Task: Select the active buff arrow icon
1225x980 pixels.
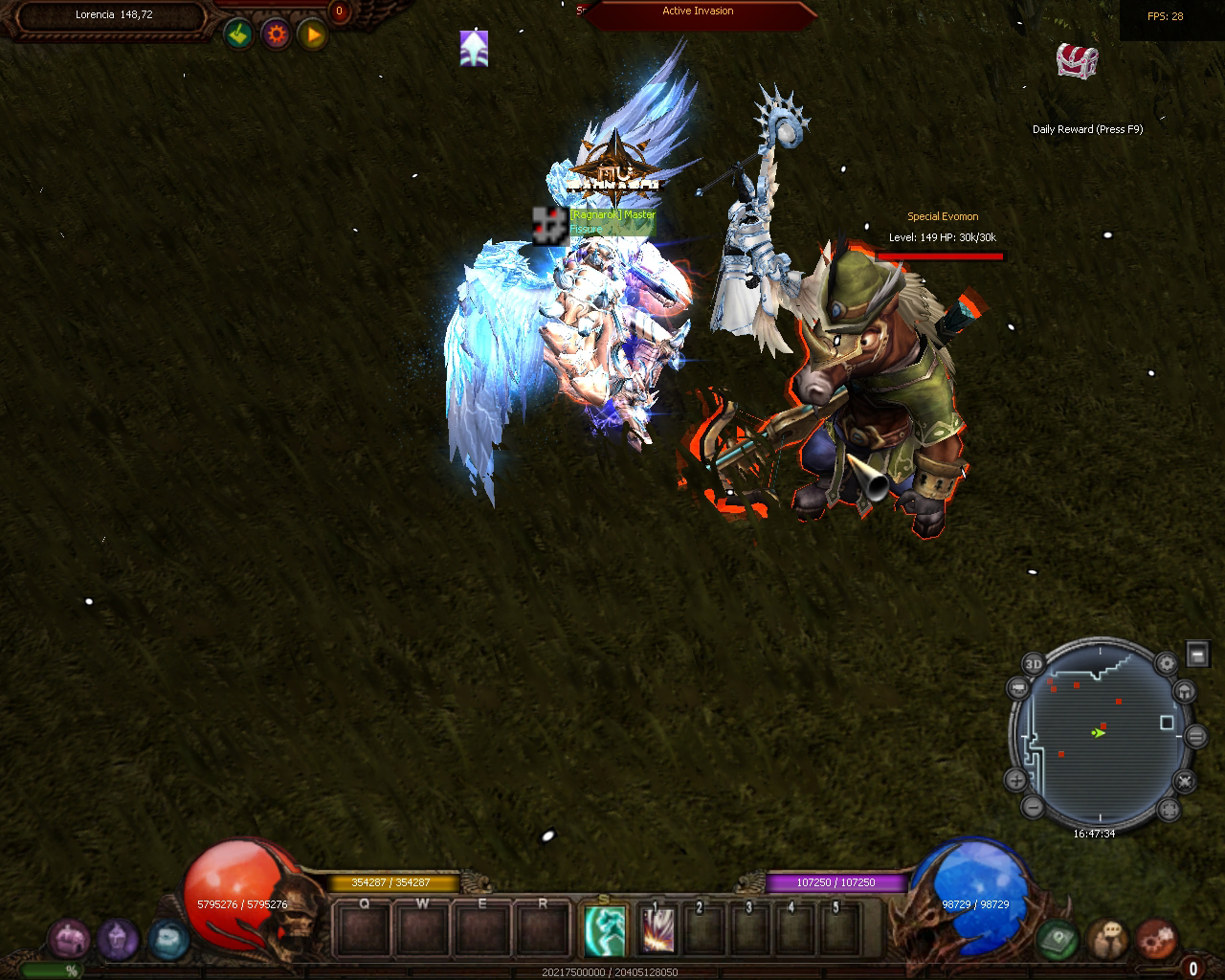Action: point(474,49)
